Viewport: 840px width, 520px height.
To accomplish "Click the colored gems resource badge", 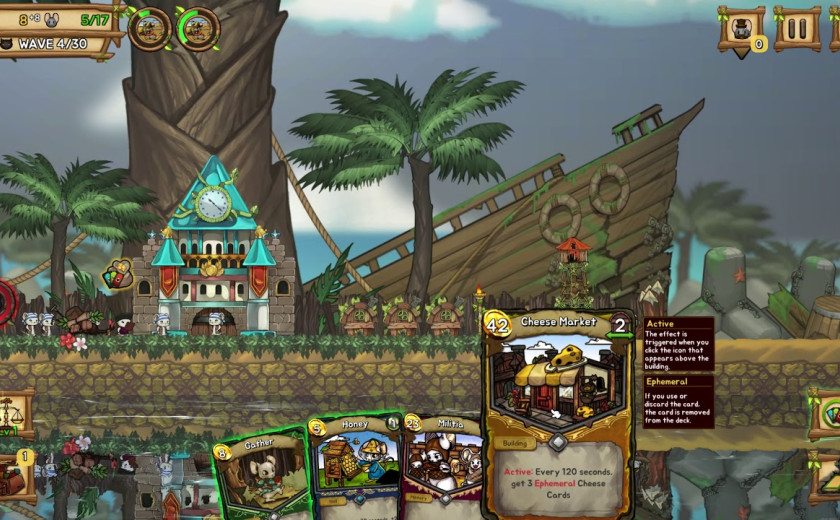I will tap(118, 274).
